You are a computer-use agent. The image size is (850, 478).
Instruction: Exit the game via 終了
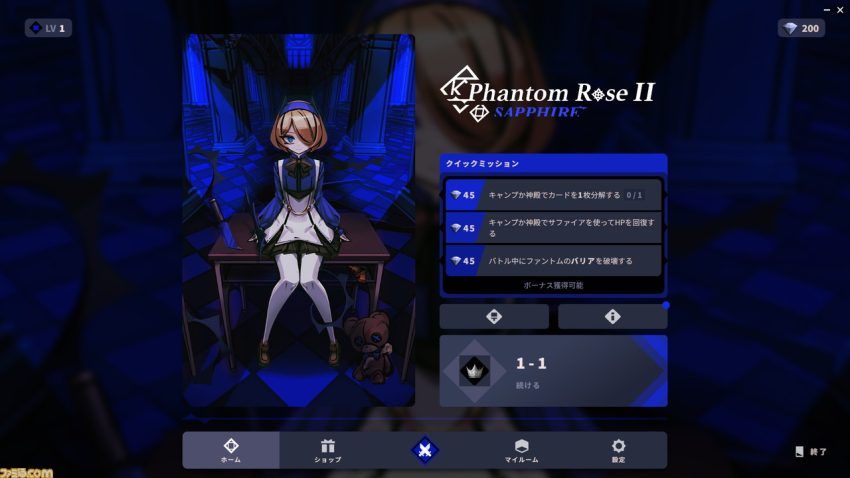(811, 452)
